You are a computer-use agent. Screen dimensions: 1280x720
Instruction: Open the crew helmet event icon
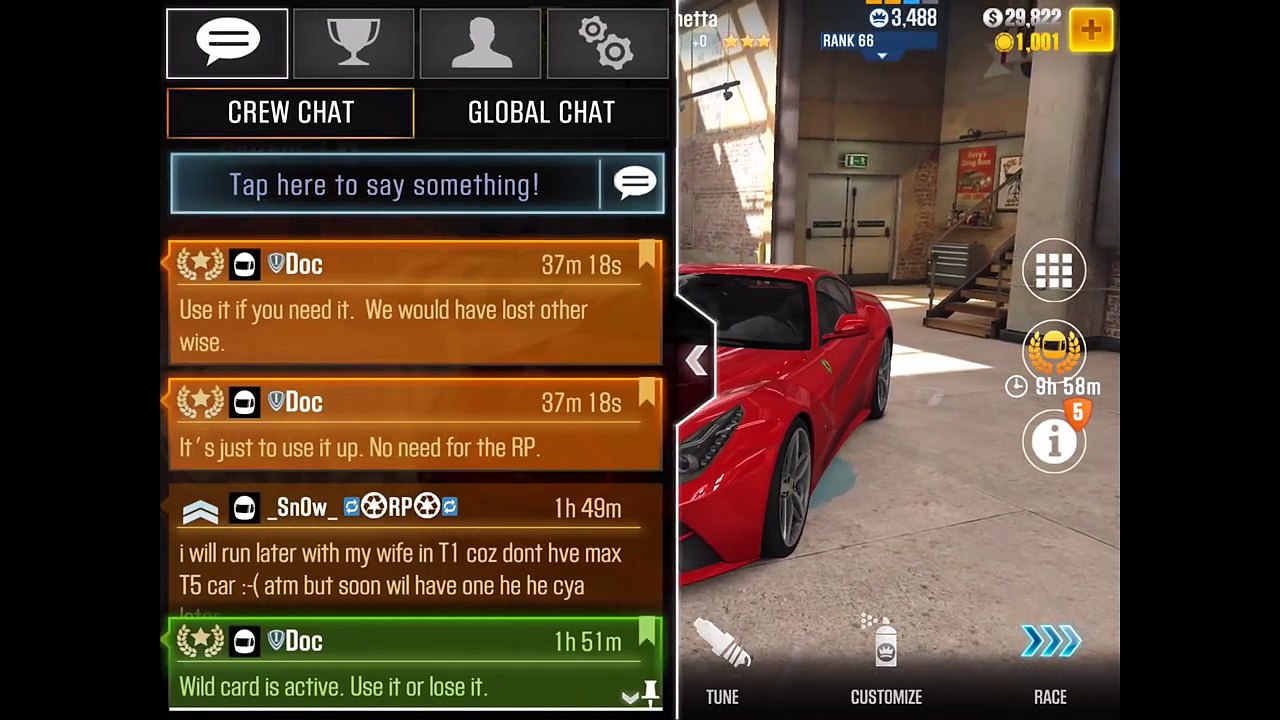pyautogui.click(x=1054, y=352)
